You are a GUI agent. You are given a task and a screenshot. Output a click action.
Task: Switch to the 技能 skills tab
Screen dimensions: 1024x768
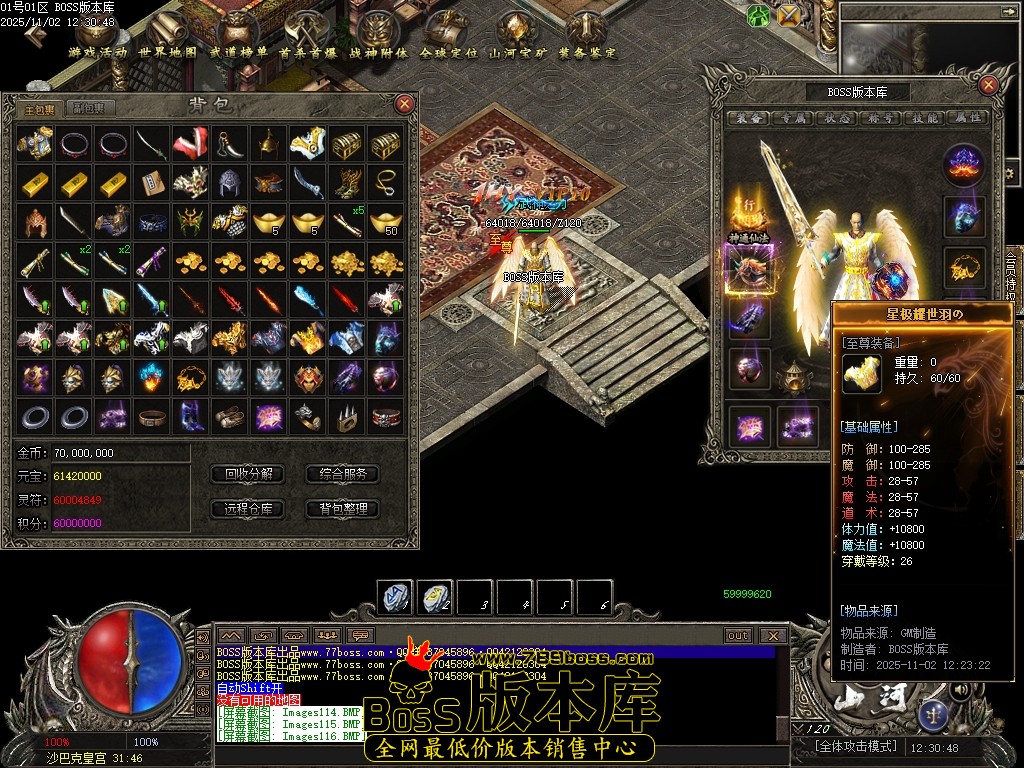point(924,118)
